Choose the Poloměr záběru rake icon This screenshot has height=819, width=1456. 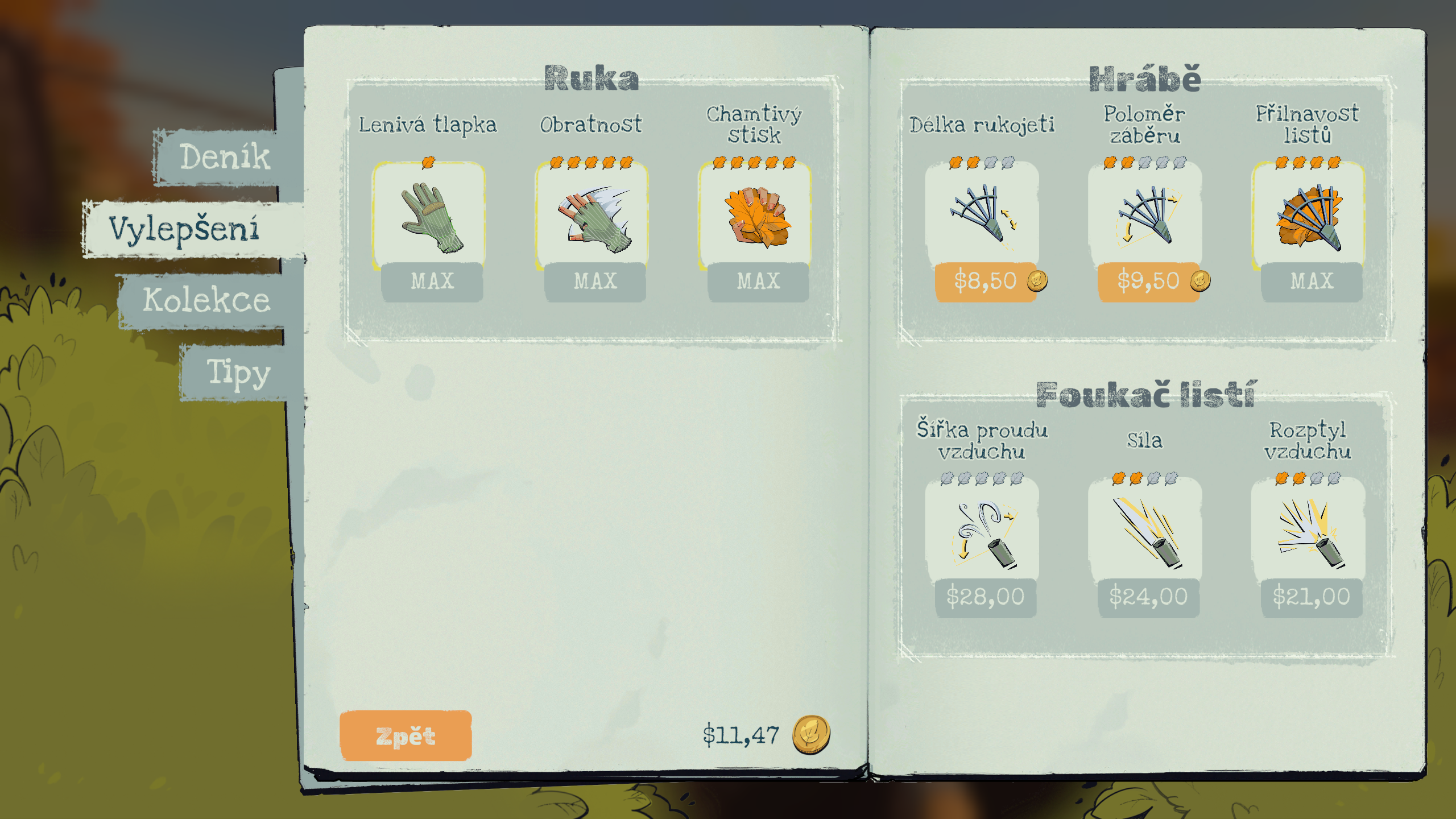[x=1145, y=215]
